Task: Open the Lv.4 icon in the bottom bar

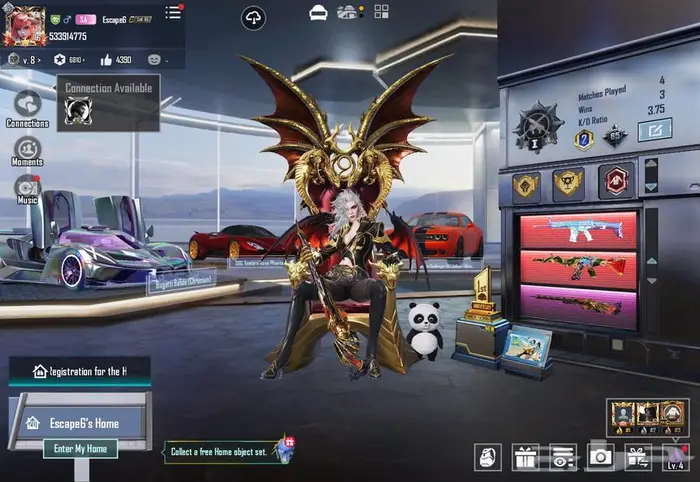Action: (x=675, y=457)
